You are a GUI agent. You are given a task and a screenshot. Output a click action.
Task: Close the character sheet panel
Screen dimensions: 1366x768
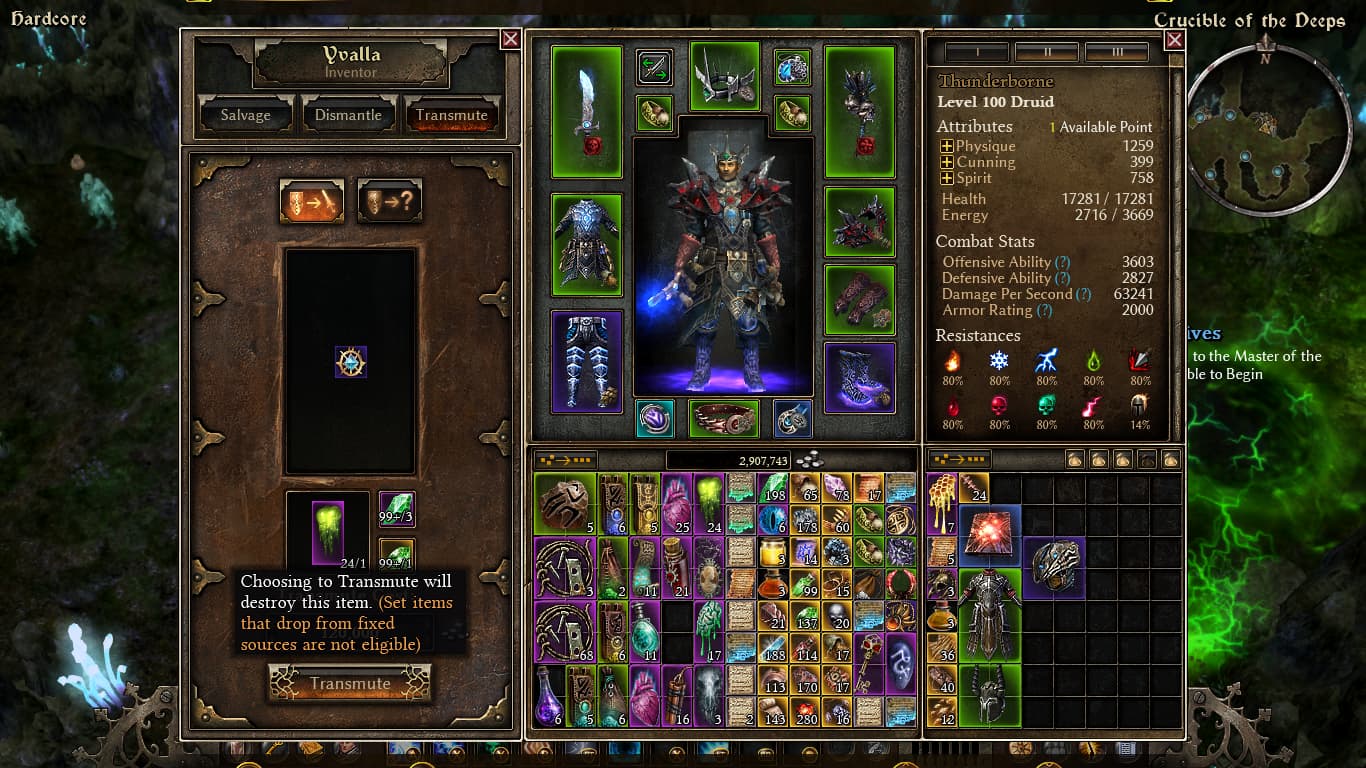(x=1175, y=40)
